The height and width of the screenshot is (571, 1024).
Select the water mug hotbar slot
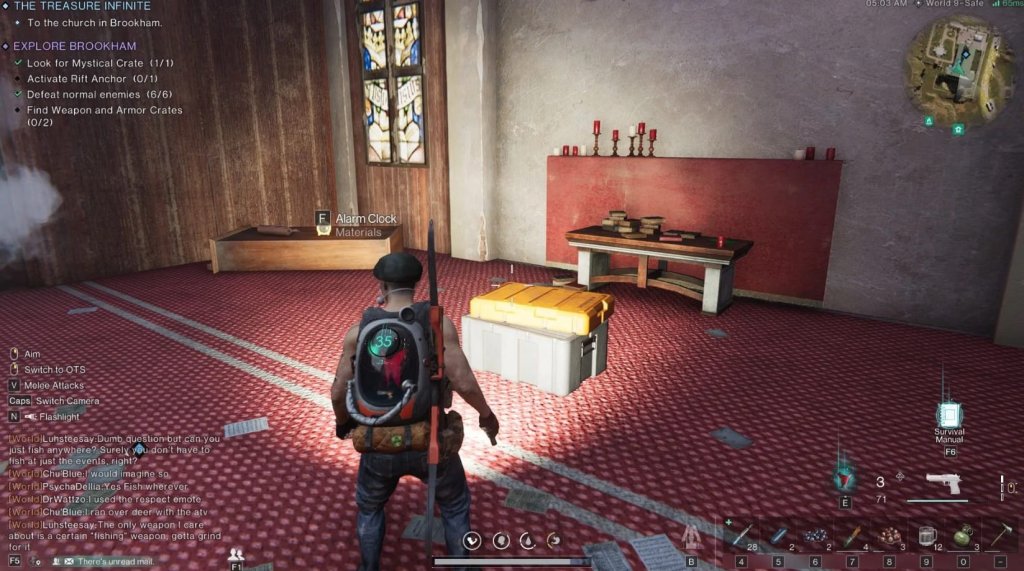pos(924,535)
